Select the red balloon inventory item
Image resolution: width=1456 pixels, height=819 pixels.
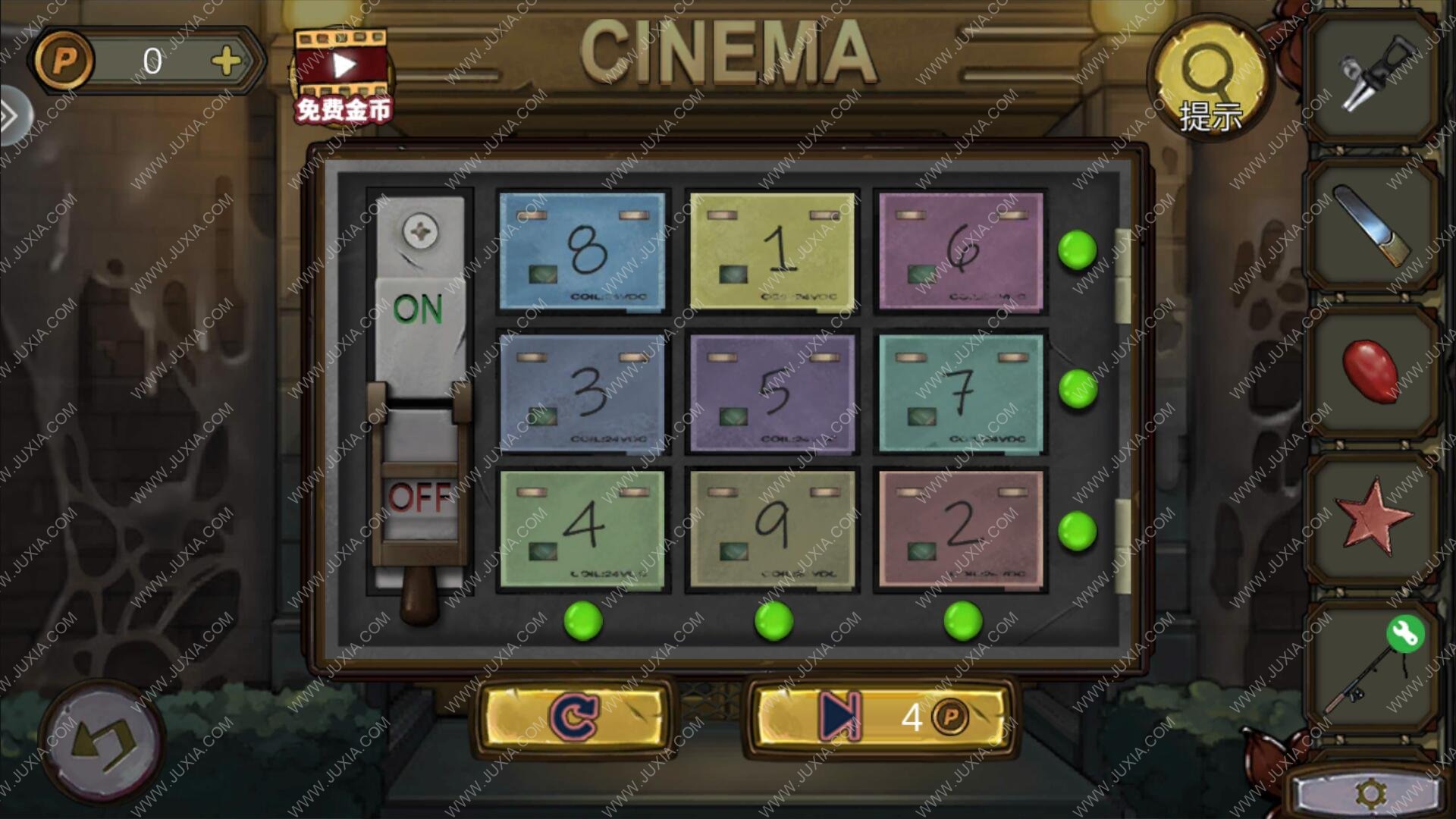click(1370, 369)
